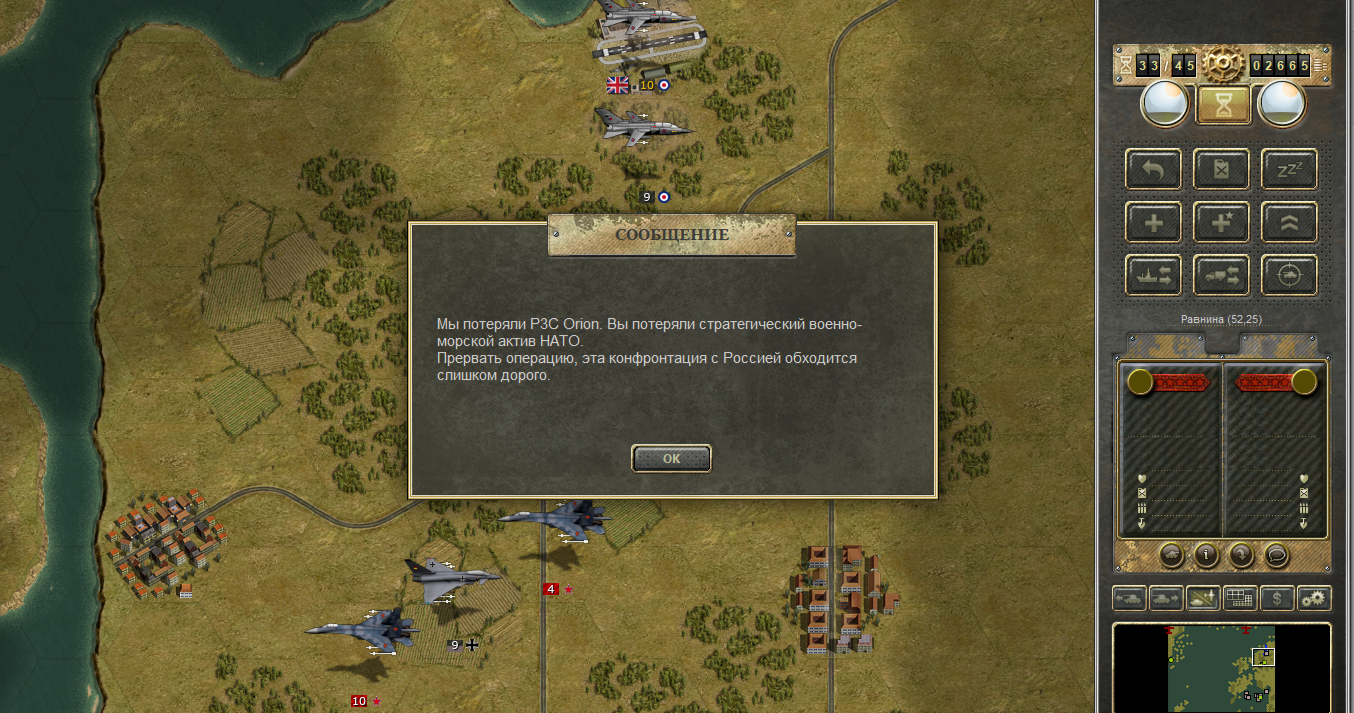This screenshot has width=1354, height=713.
Task: Click the round tank icon button
Action: tap(1172, 554)
